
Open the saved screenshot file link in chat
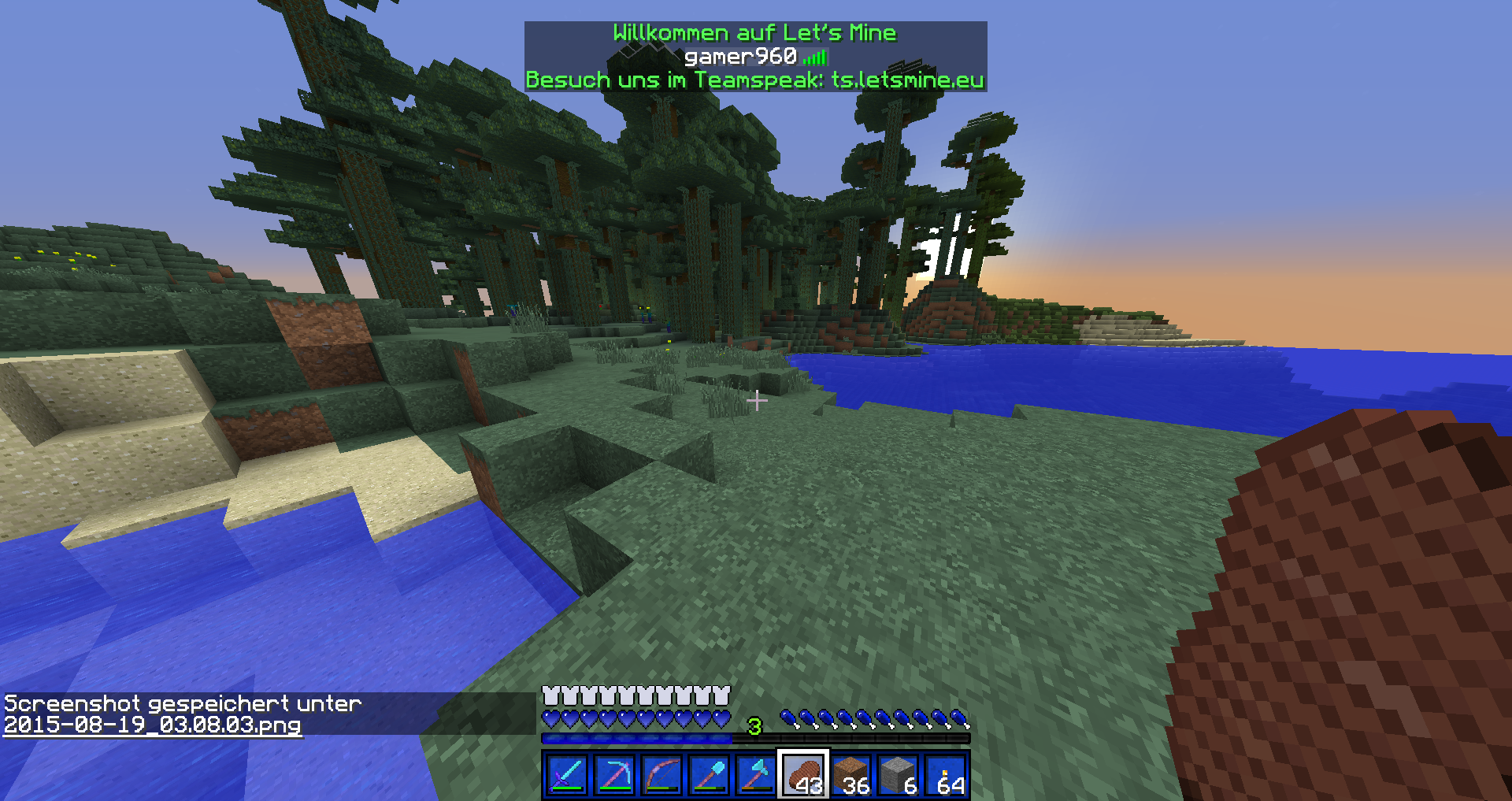tap(153, 725)
